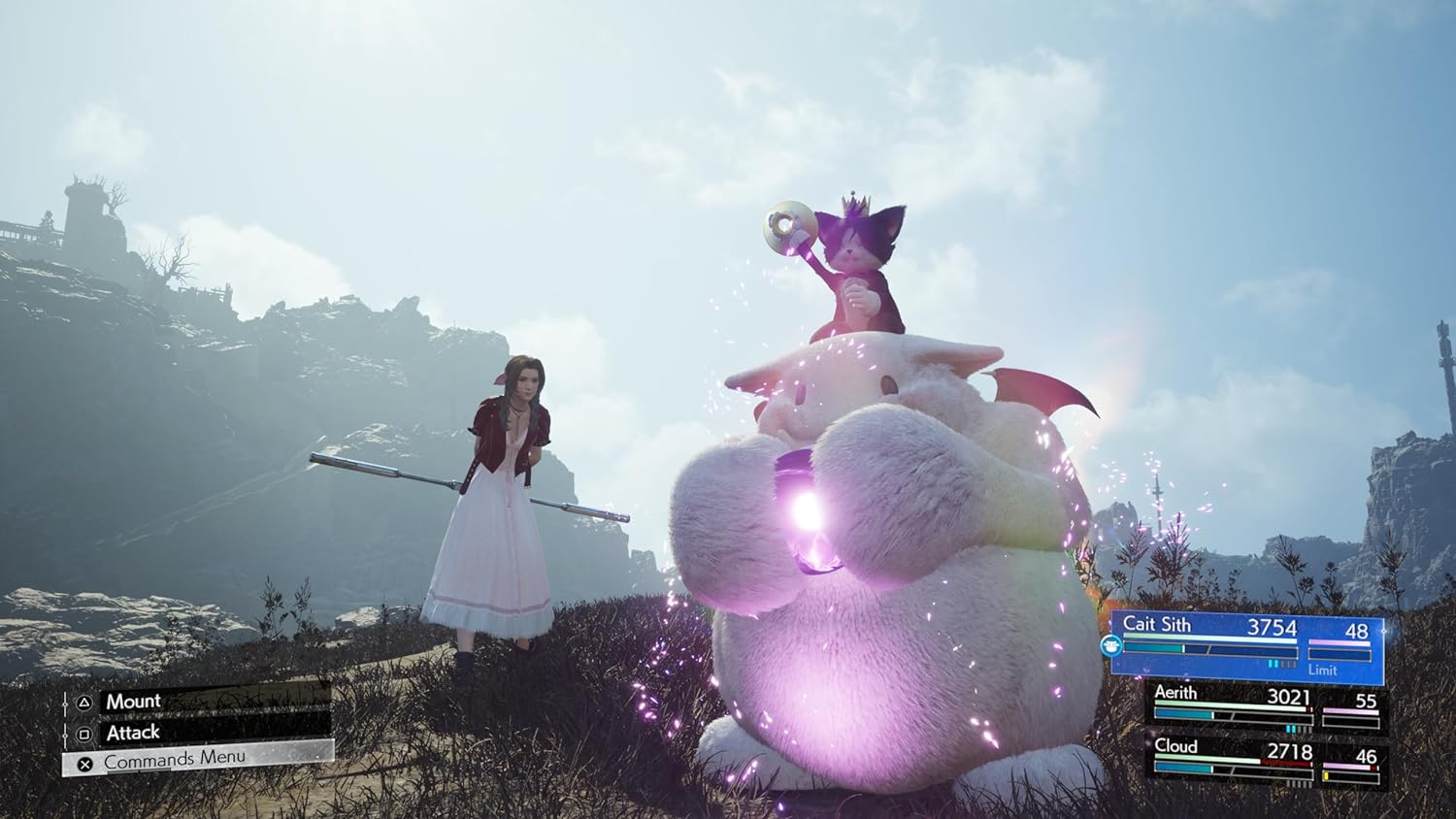Click the Triangle button icon beside Mount
Viewport: 1456px width, 819px height.
tap(83, 701)
